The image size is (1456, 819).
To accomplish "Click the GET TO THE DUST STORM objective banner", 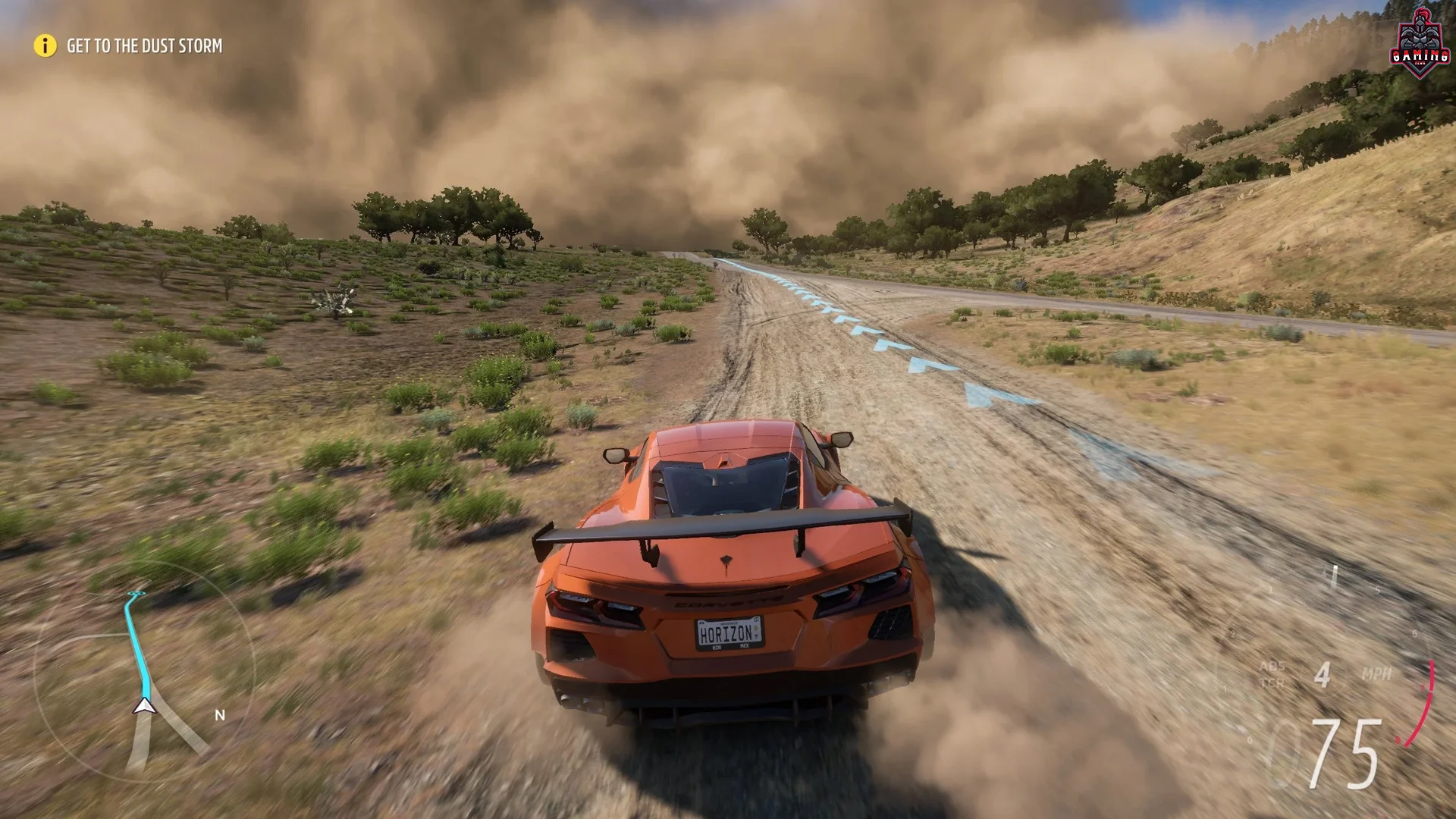I will 143,46.
